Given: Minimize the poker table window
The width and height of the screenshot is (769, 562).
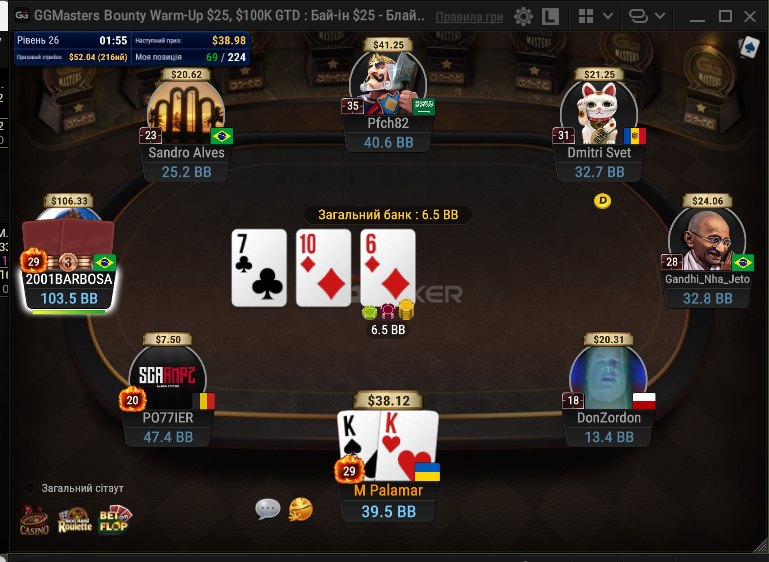Looking at the screenshot, I should click(x=697, y=17).
